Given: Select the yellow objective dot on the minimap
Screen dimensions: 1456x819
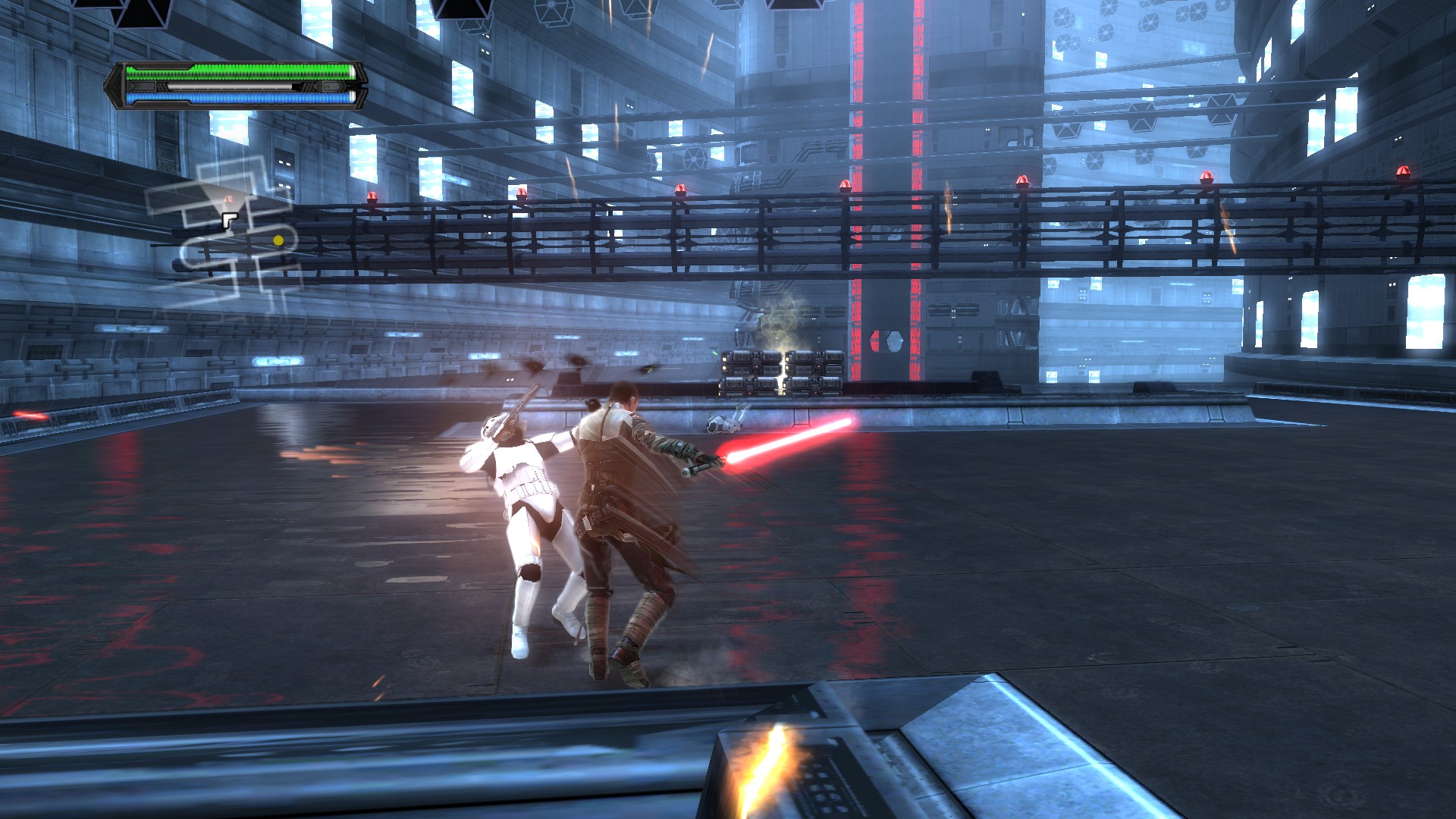Looking at the screenshot, I should [278, 240].
